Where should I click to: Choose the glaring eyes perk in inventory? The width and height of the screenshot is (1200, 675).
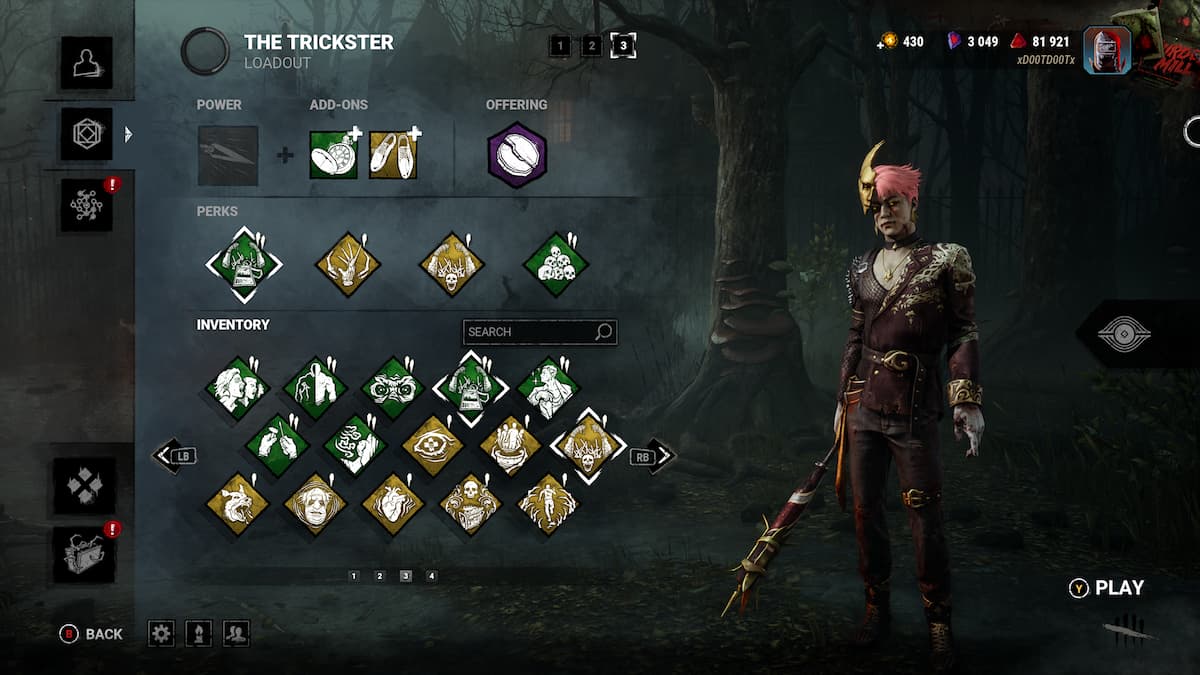point(393,387)
